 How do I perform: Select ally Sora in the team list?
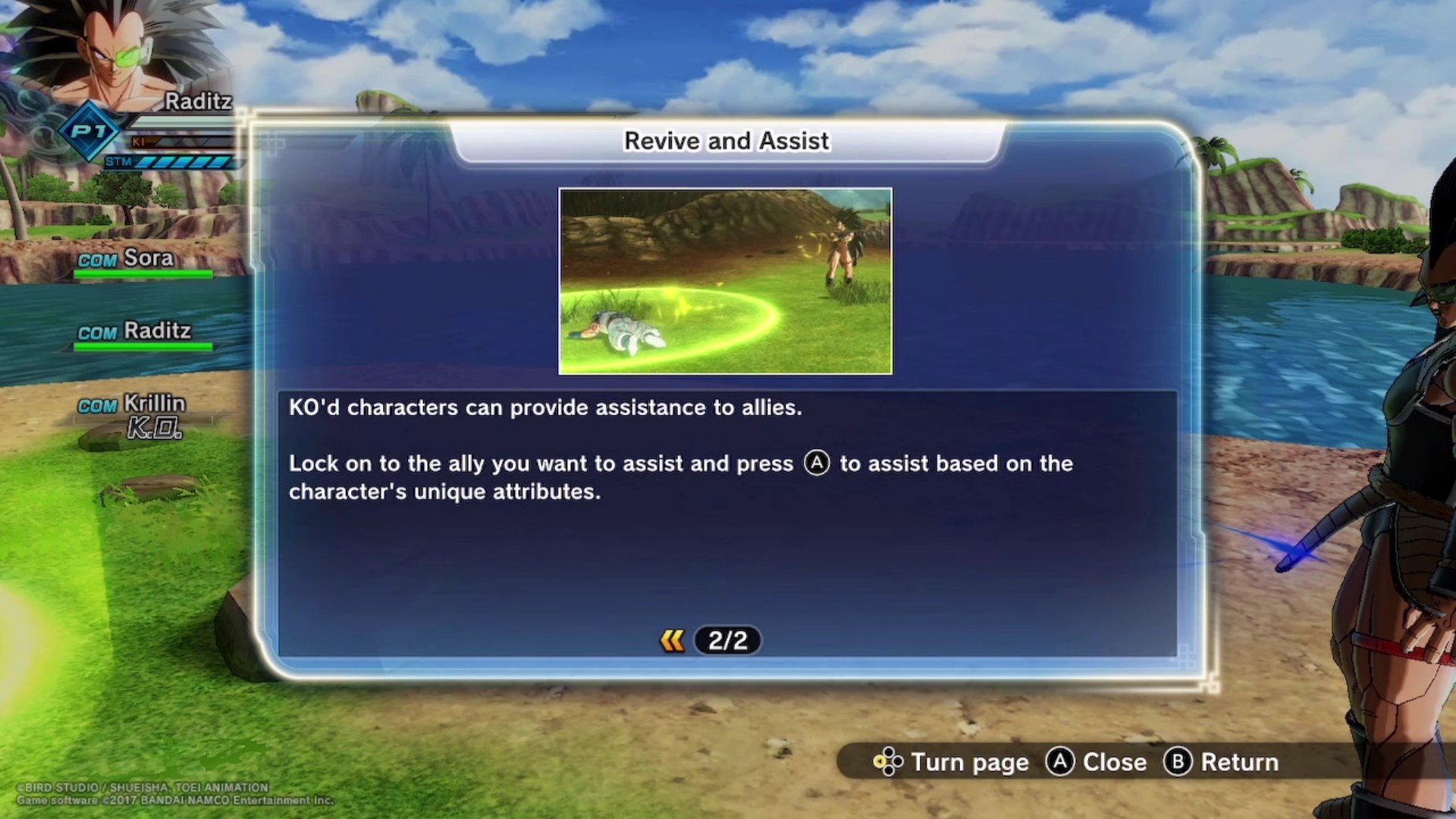[144, 260]
